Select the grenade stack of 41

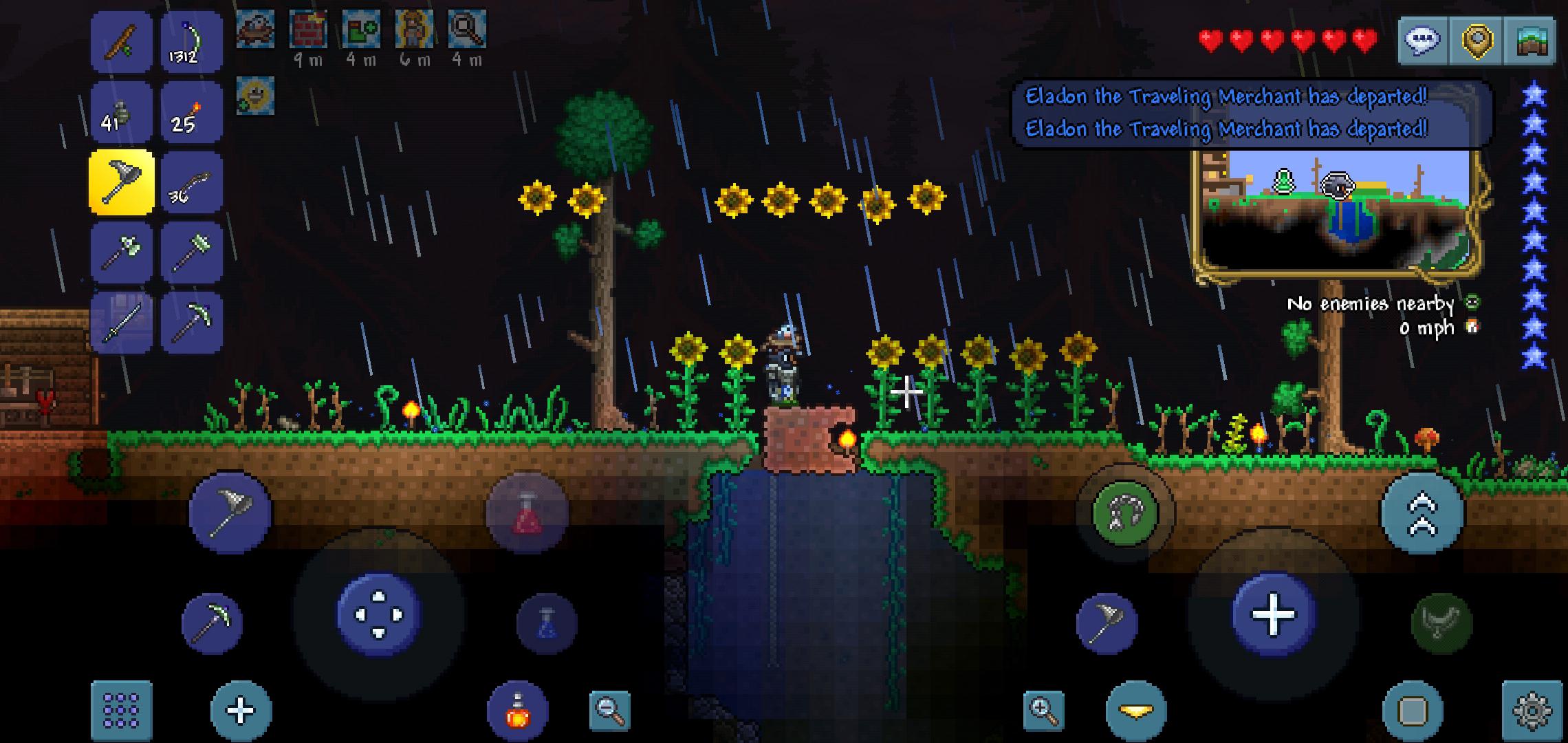click(x=120, y=112)
